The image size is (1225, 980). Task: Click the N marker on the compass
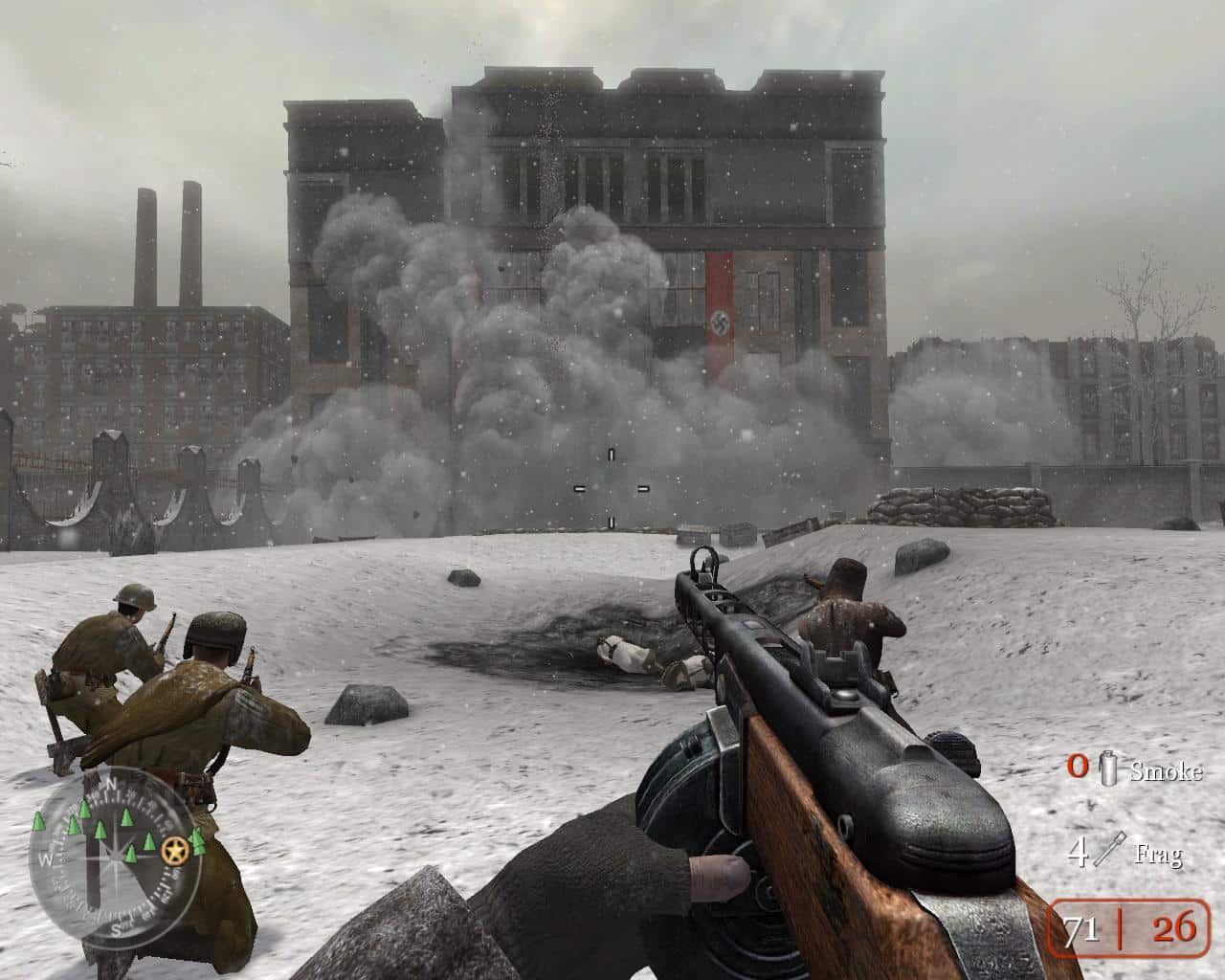[113, 785]
